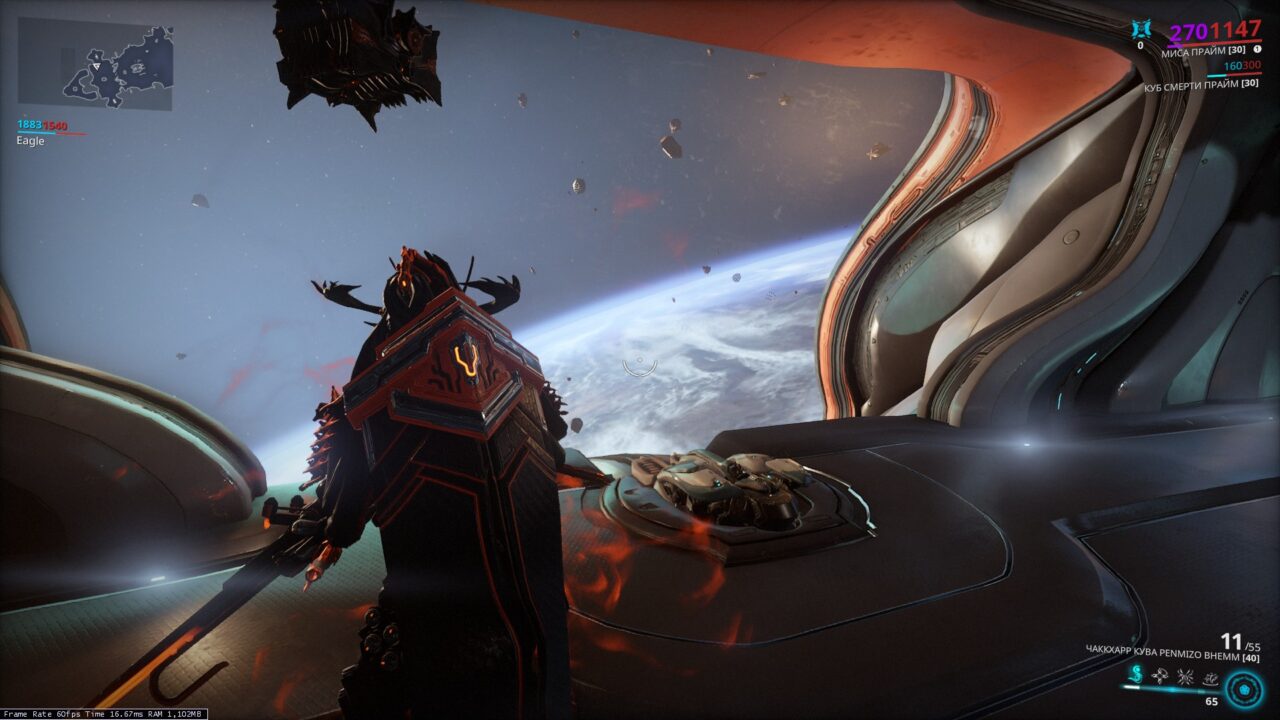Click the shield value 270 on МИСА ПРАЙМ
Image resolution: width=1280 pixels, height=720 pixels.
coord(1187,30)
